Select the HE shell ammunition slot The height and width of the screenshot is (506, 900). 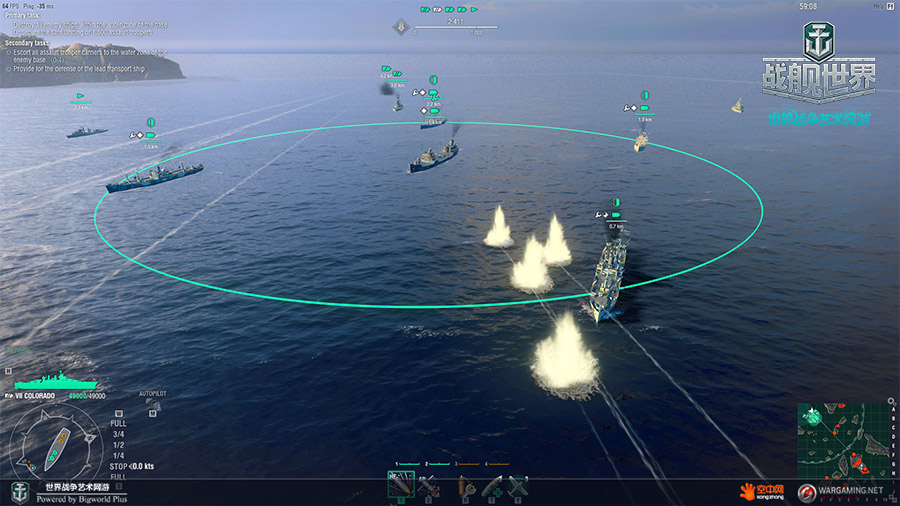coord(401,487)
